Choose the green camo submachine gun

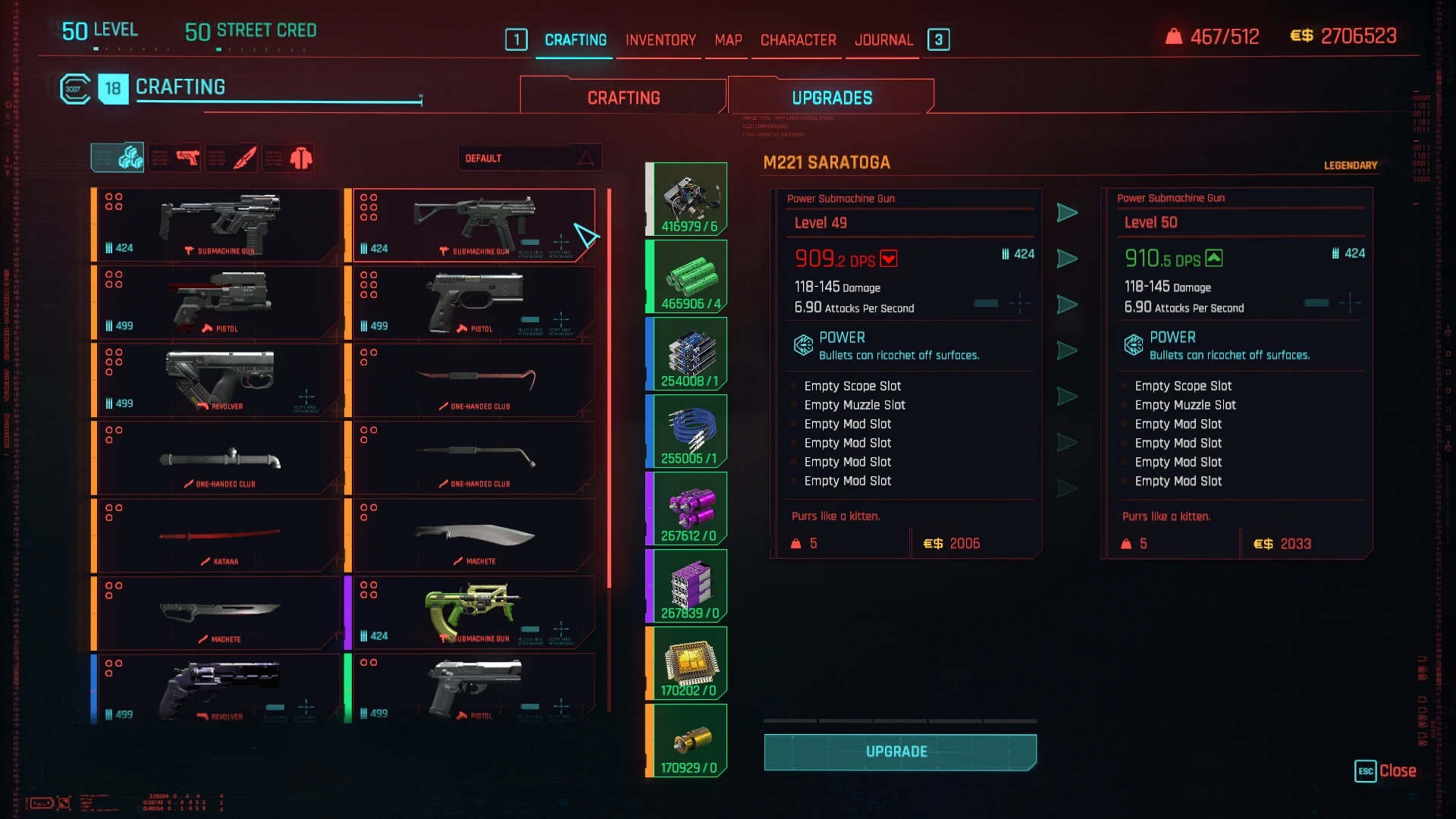tap(472, 613)
